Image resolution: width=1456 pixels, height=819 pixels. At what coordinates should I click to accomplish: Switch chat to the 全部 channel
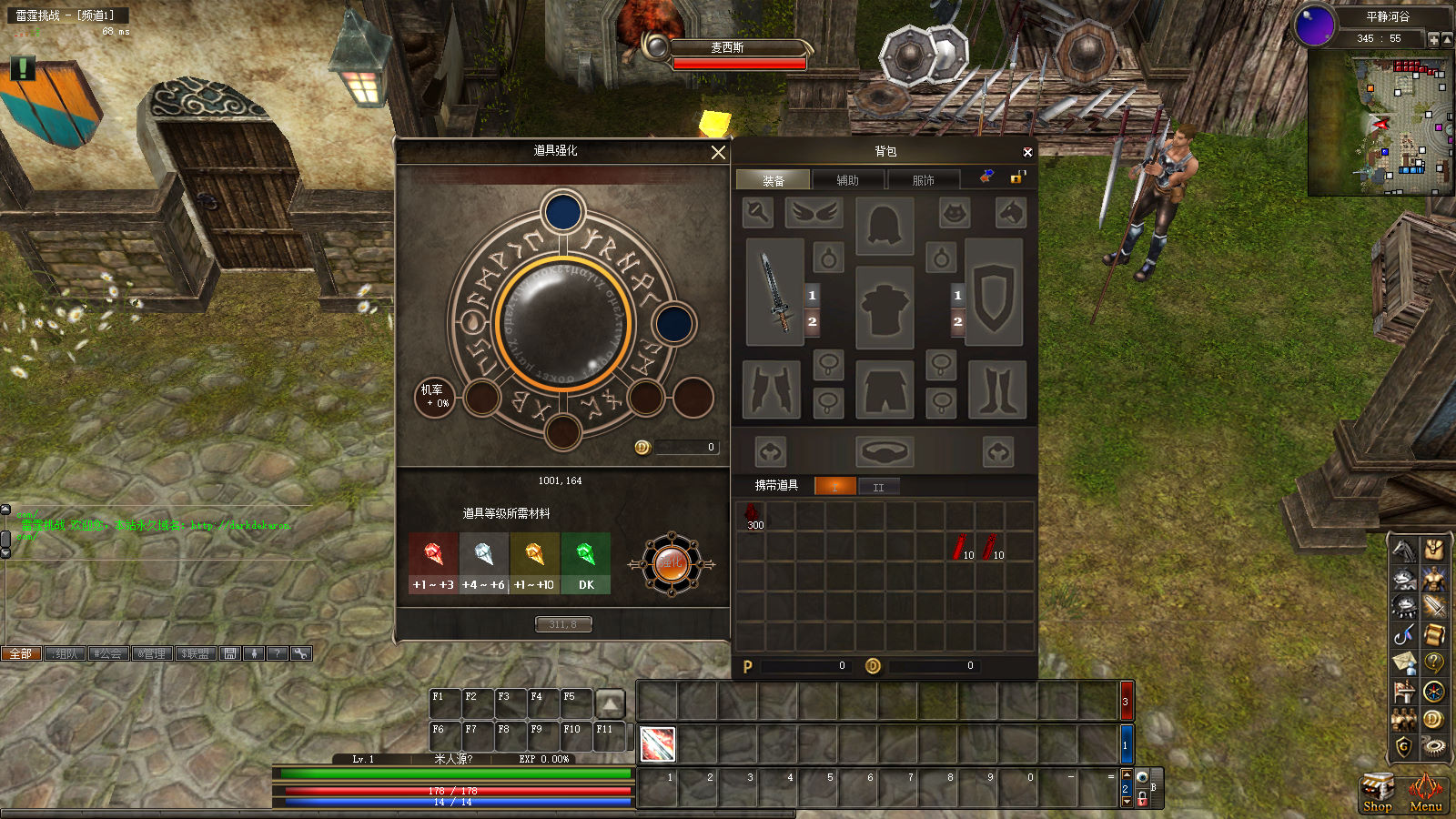click(x=21, y=653)
